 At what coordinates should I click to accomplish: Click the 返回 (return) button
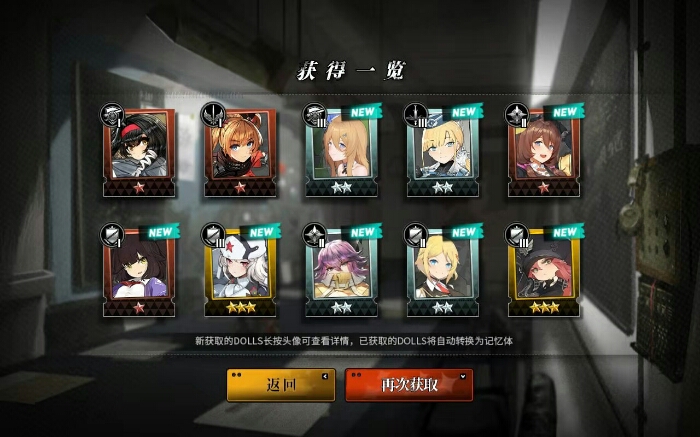click(280, 385)
